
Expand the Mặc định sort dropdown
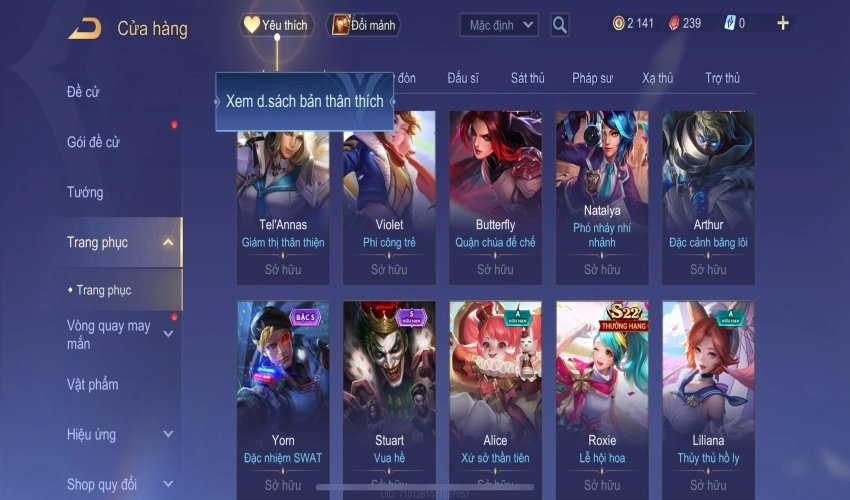tap(499, 25)
